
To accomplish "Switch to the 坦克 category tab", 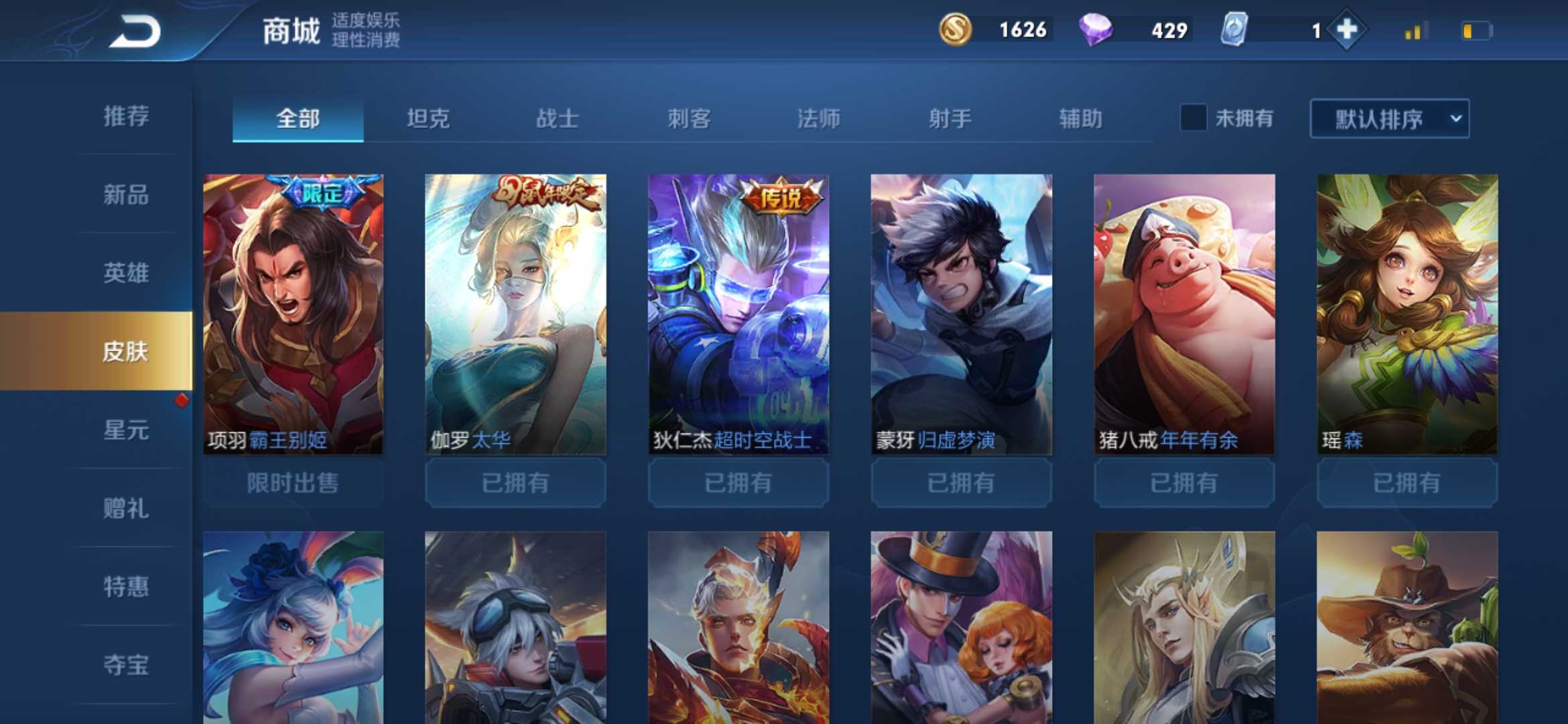I will tap(427, 118).
